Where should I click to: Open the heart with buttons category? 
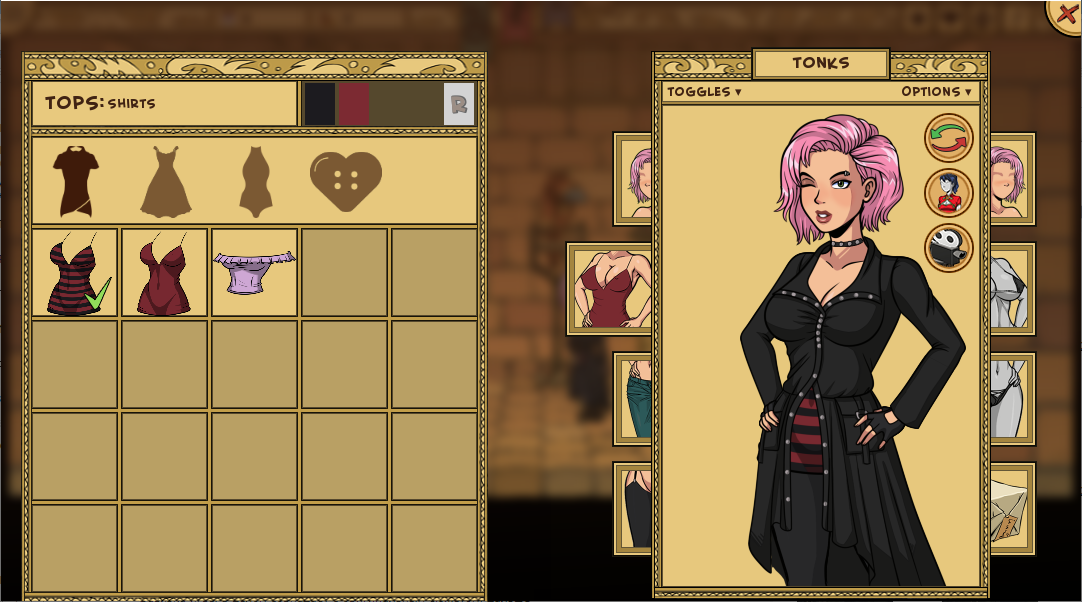point(346,181)
